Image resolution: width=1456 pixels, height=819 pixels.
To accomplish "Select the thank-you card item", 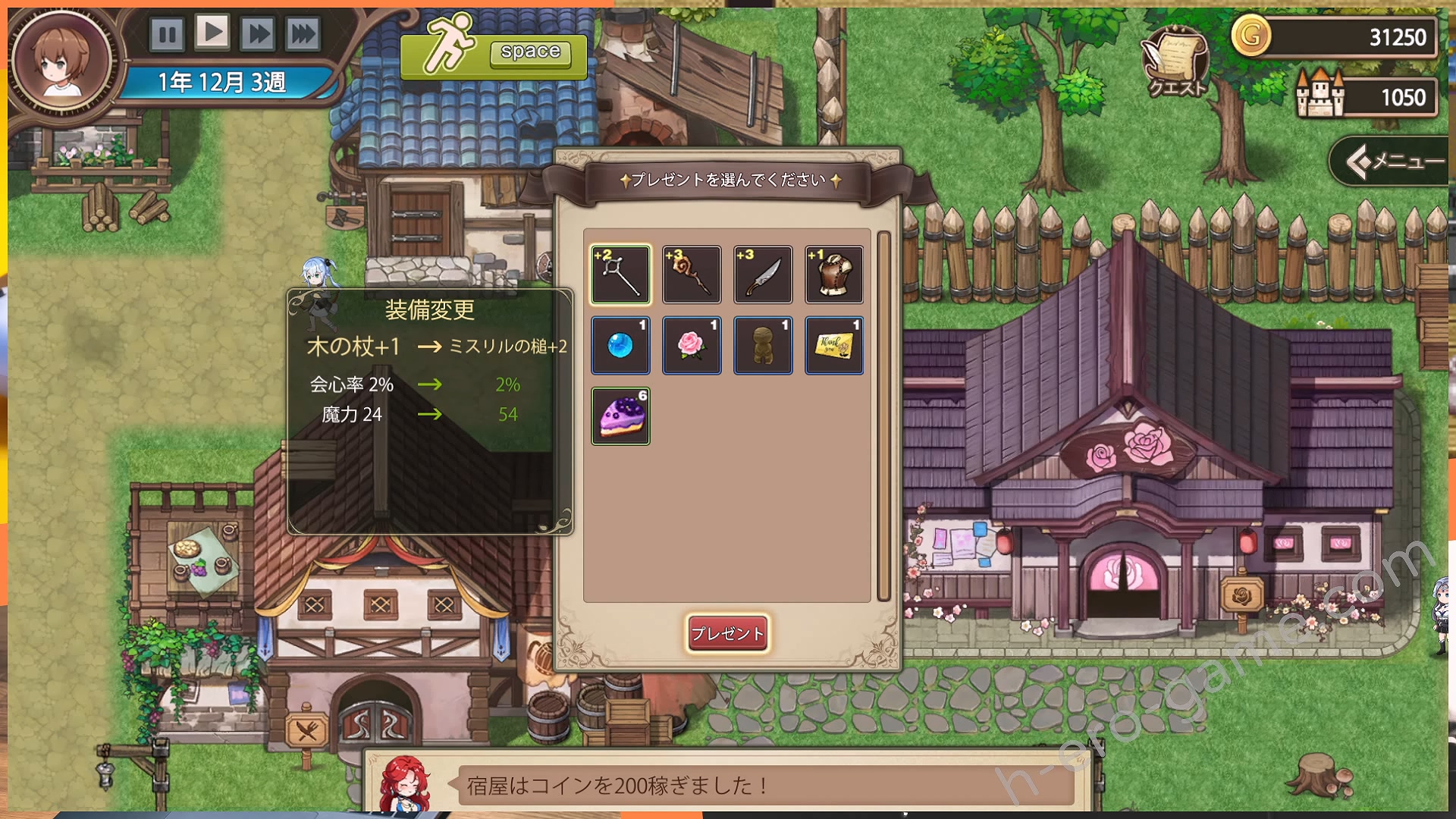I will 833,345.
